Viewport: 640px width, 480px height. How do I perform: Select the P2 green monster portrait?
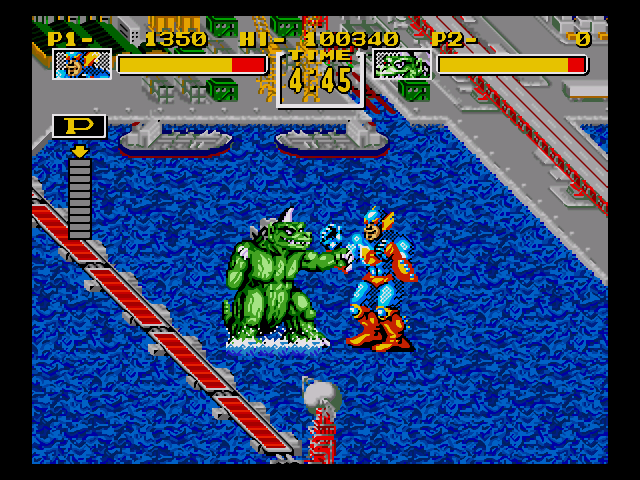402,65
